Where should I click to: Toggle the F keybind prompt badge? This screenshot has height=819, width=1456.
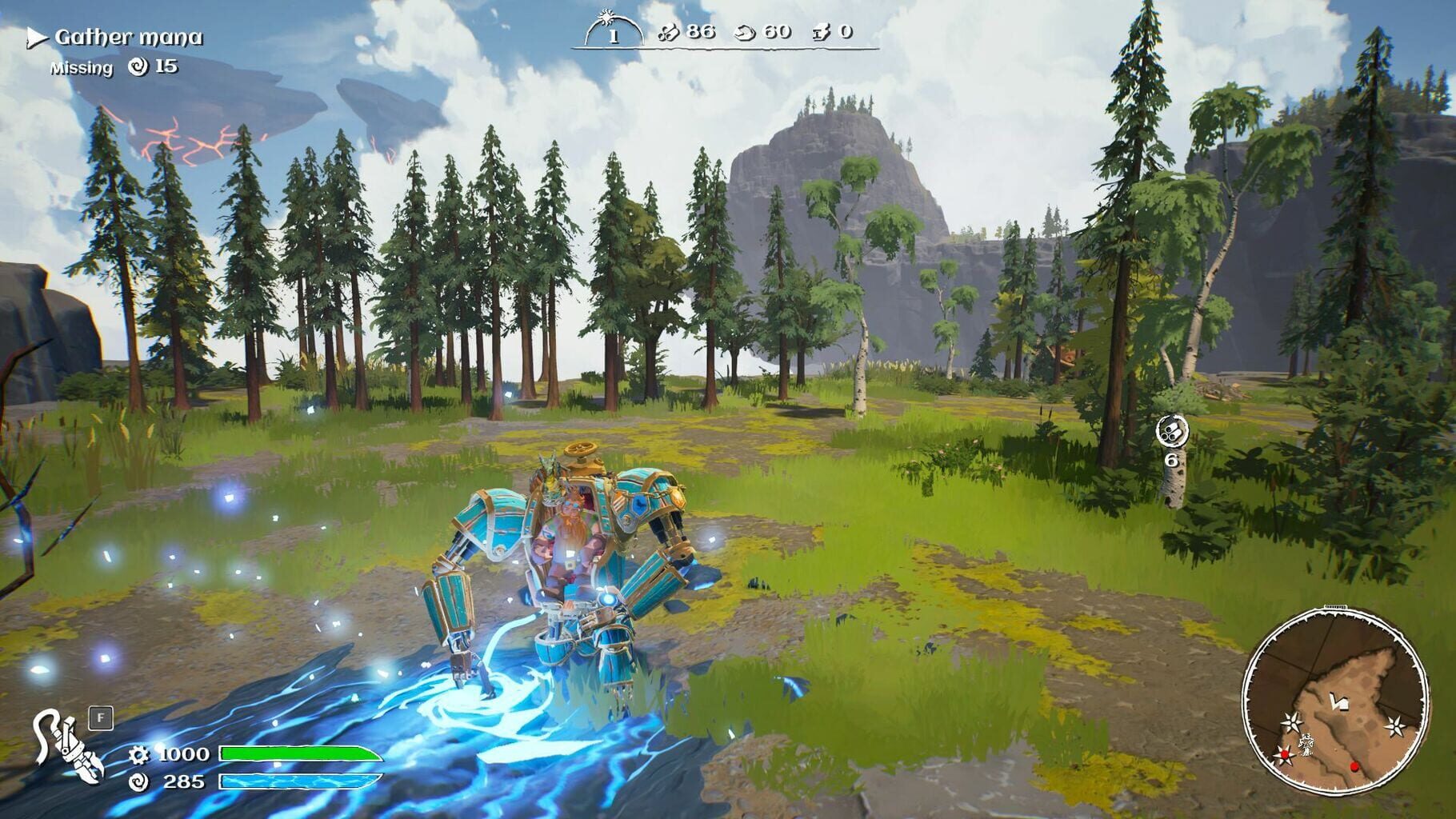[101, 718]
